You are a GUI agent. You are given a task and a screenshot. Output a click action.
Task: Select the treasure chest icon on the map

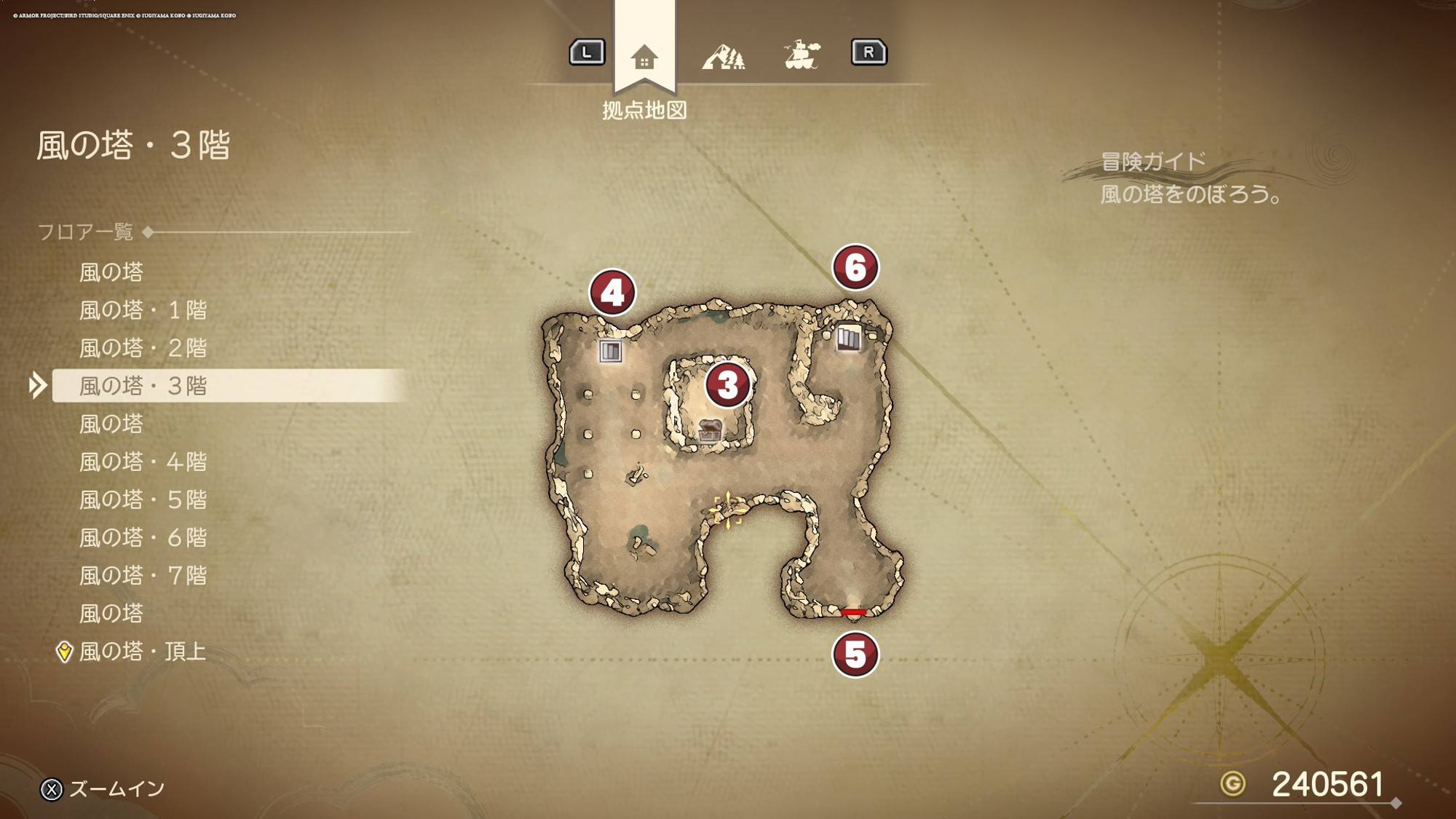(x=710, y=430)
